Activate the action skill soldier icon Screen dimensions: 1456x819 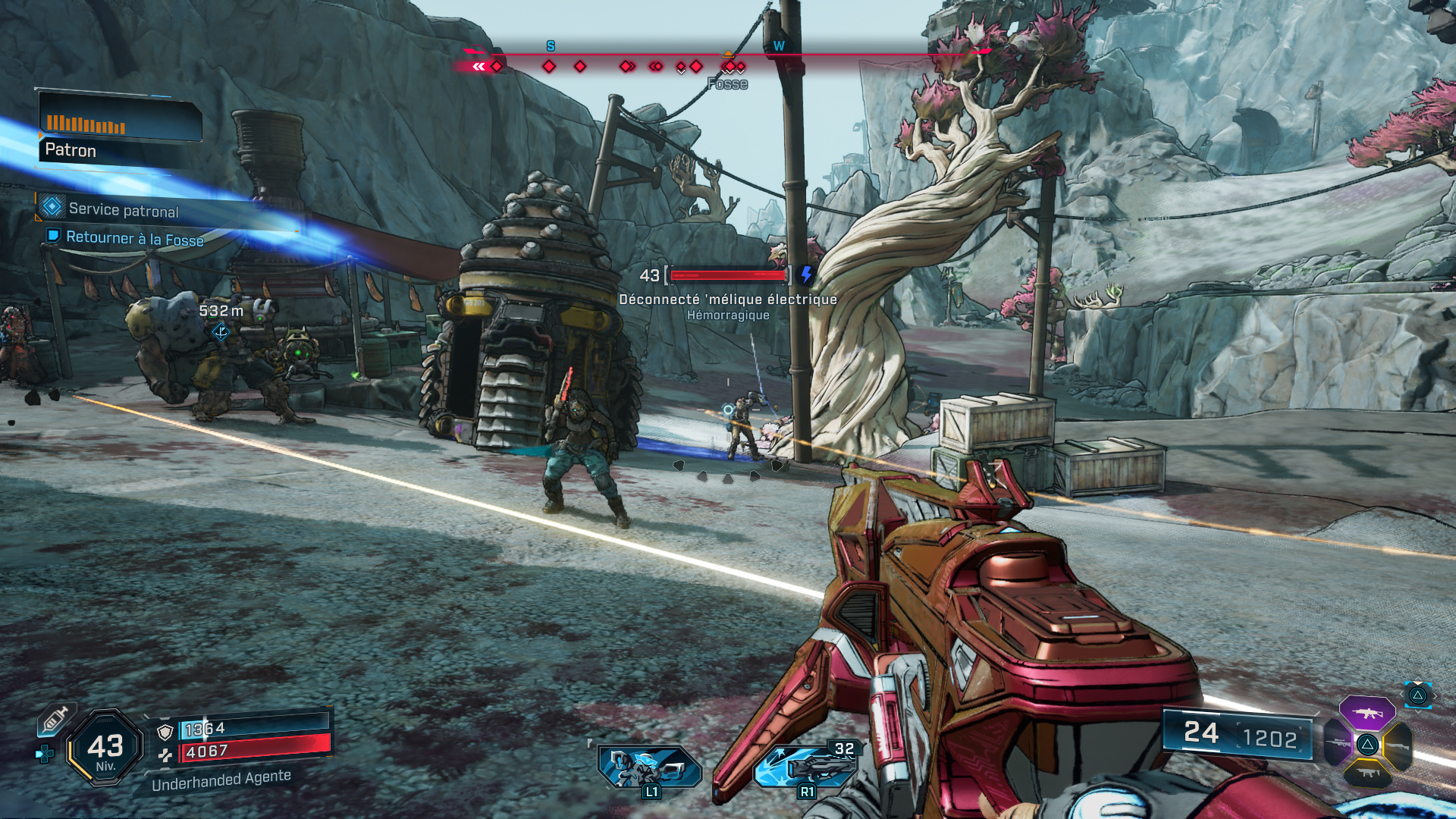point(648,767)
